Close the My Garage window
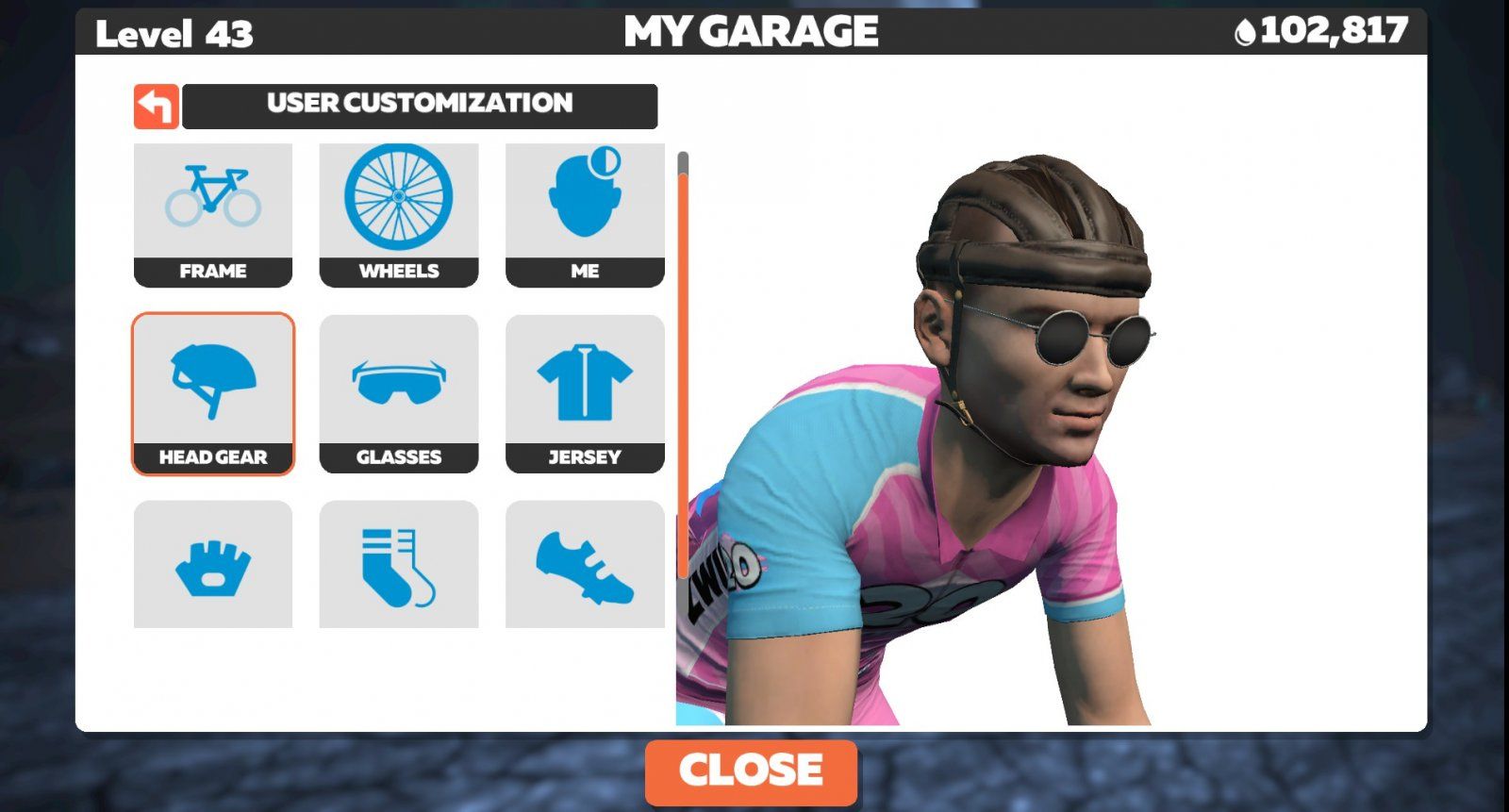The height and width of the screenshot is (812, 1509). pos(751,771)
